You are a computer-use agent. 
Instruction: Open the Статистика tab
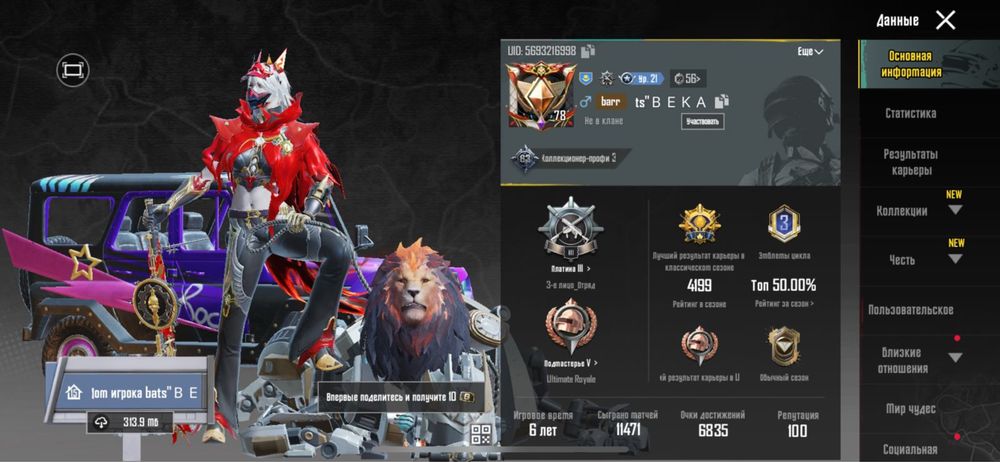(x=910, y=114)
